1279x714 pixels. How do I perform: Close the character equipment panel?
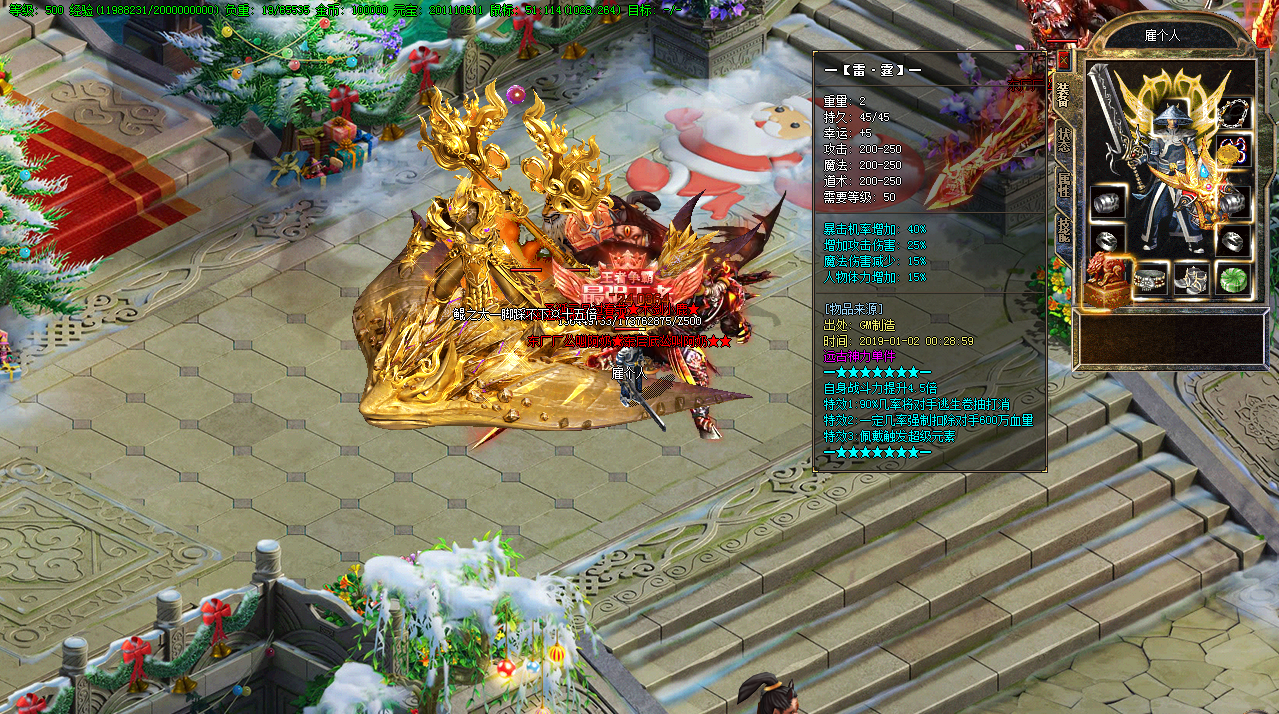click(1063, 60)
